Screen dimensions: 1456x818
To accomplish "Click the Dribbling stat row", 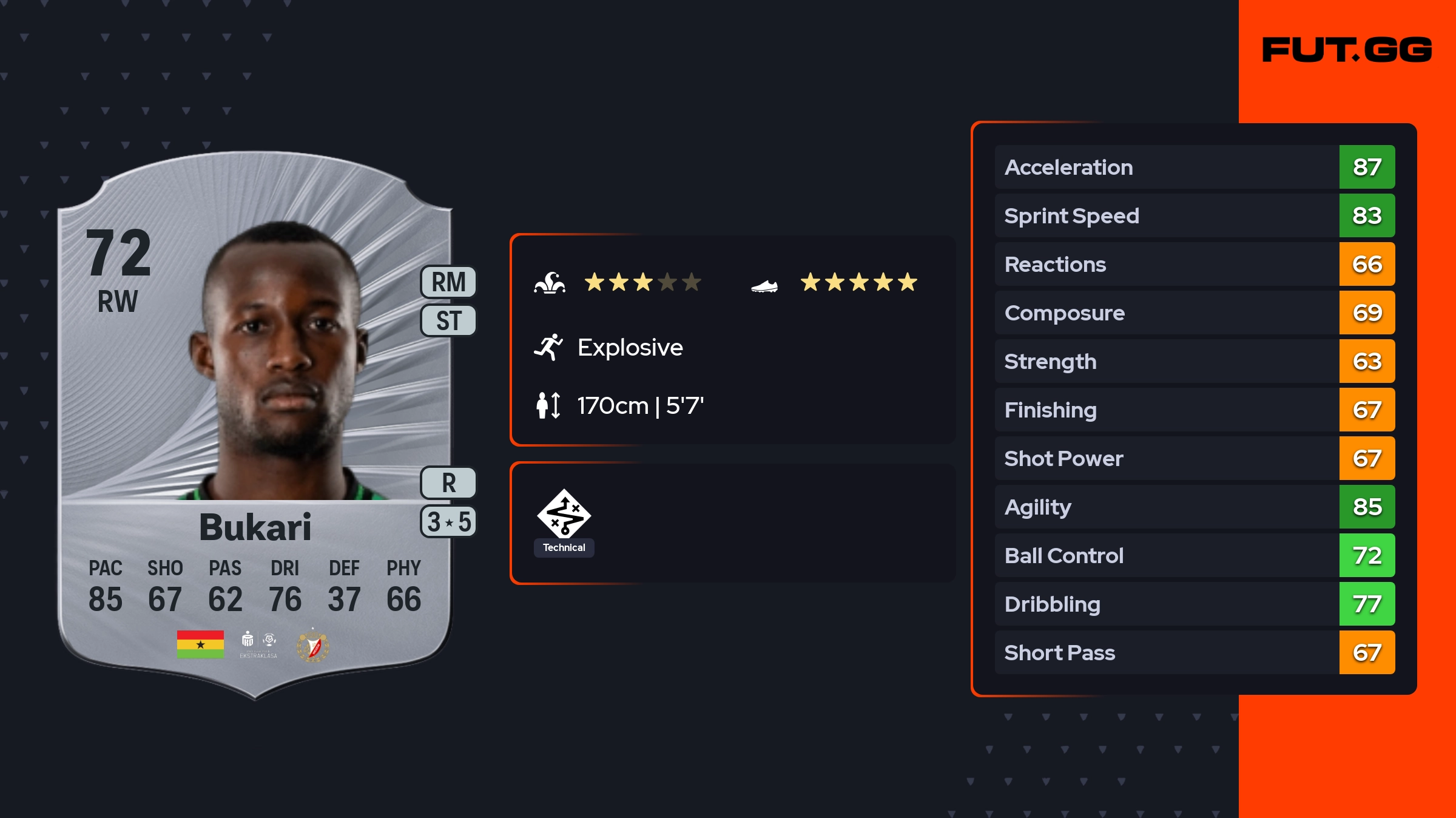I will 1194,604.
